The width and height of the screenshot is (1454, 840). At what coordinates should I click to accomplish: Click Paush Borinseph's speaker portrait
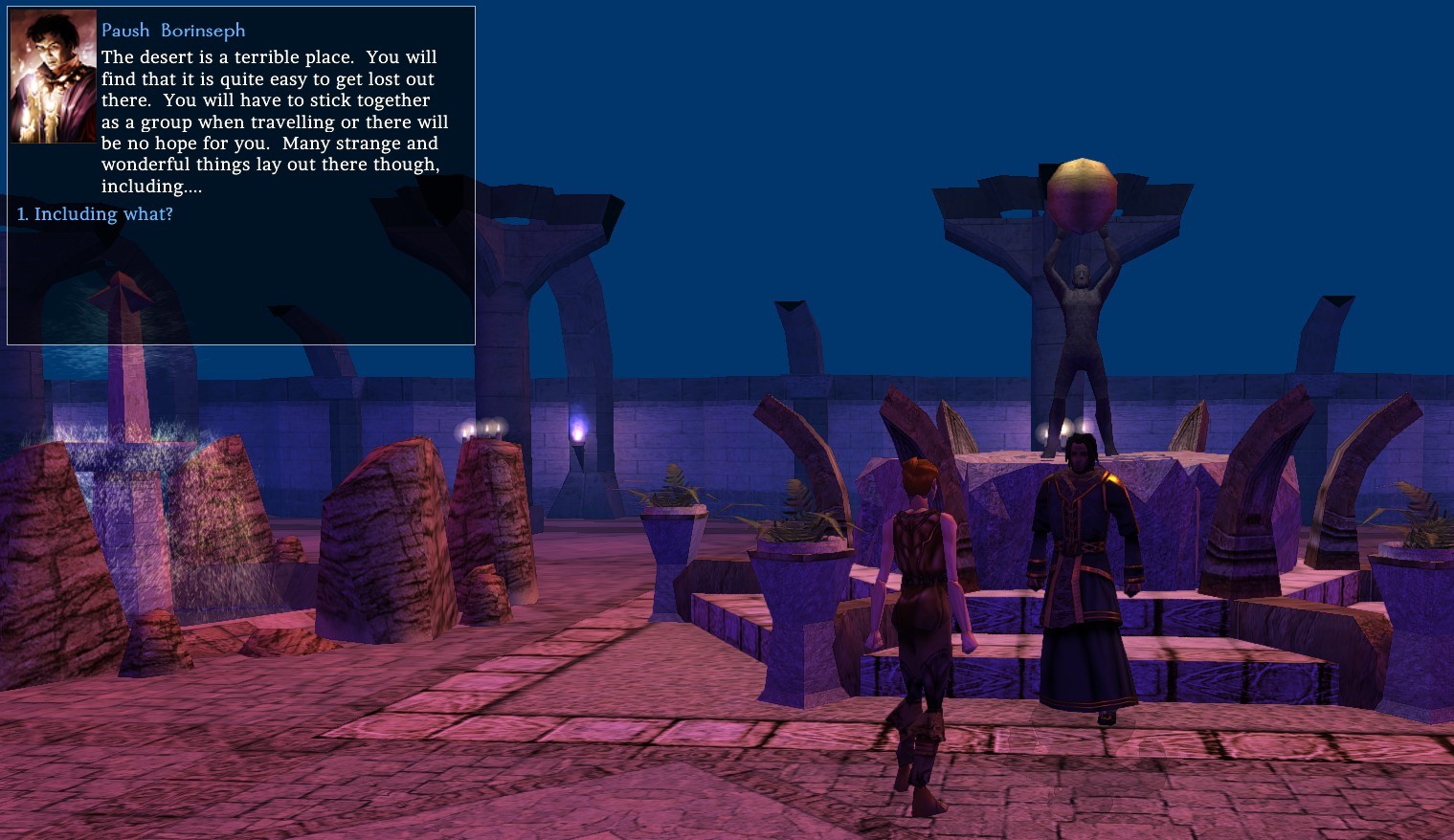(x=54, y=77)
